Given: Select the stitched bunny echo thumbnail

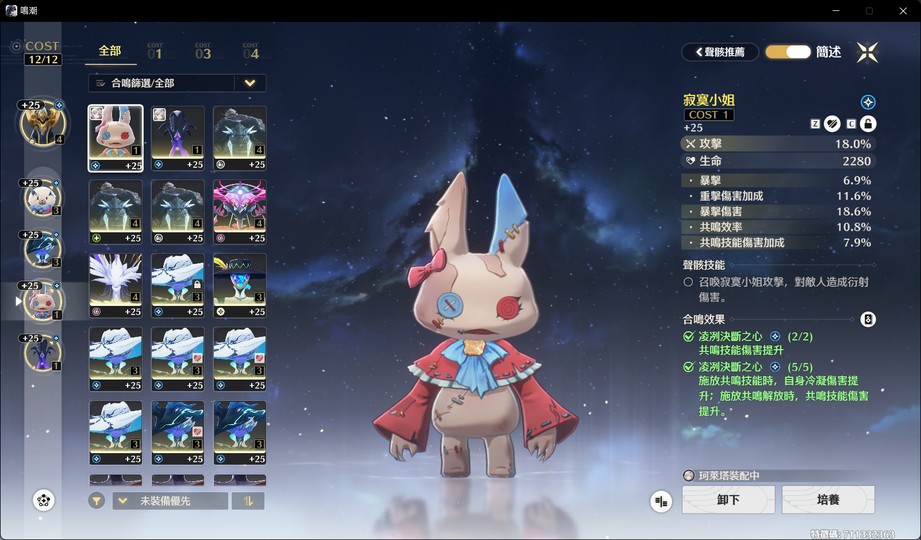Looking at the screenshot, I should click(116, 138).
